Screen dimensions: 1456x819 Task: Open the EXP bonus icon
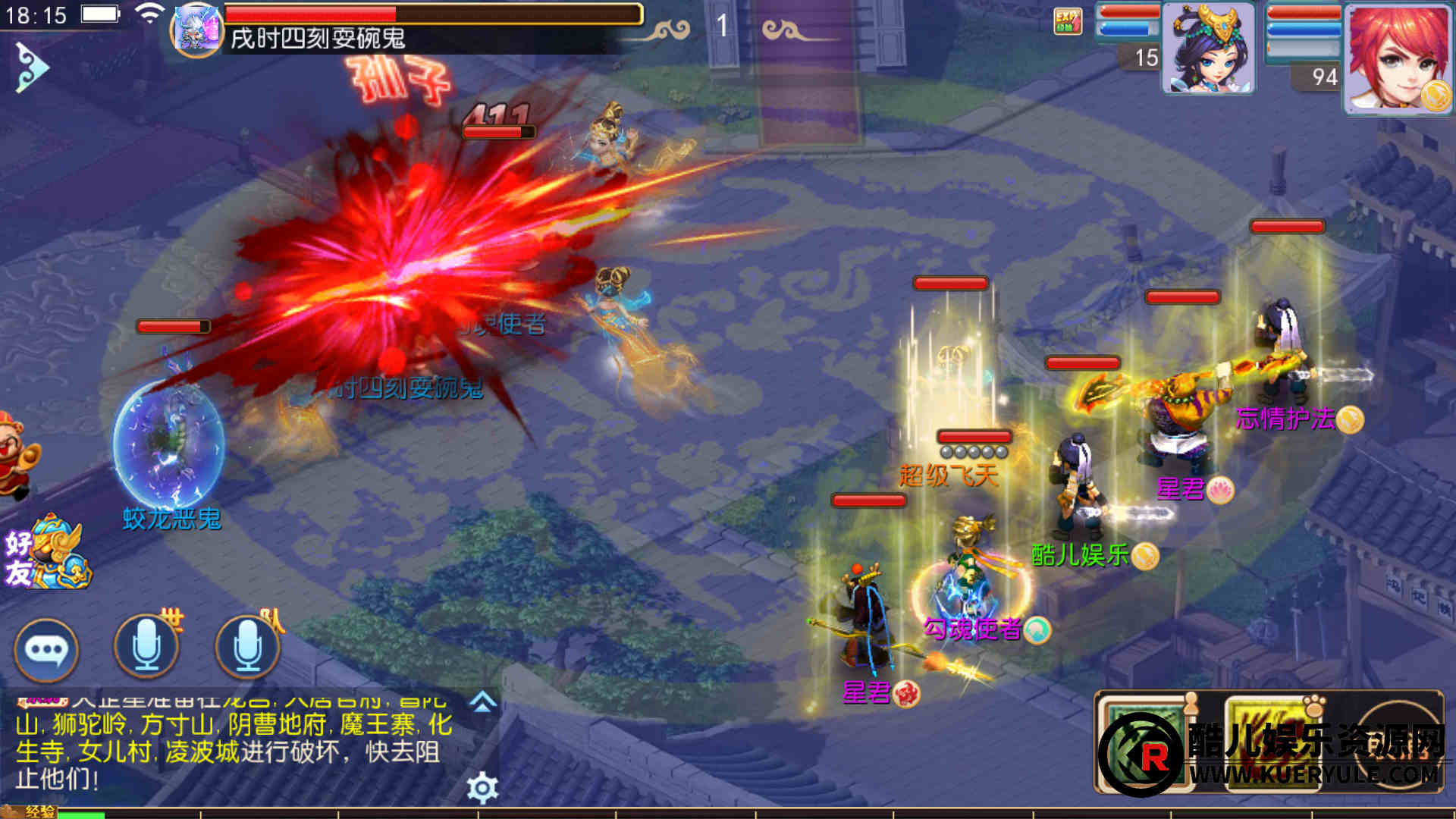(1068, 21)
